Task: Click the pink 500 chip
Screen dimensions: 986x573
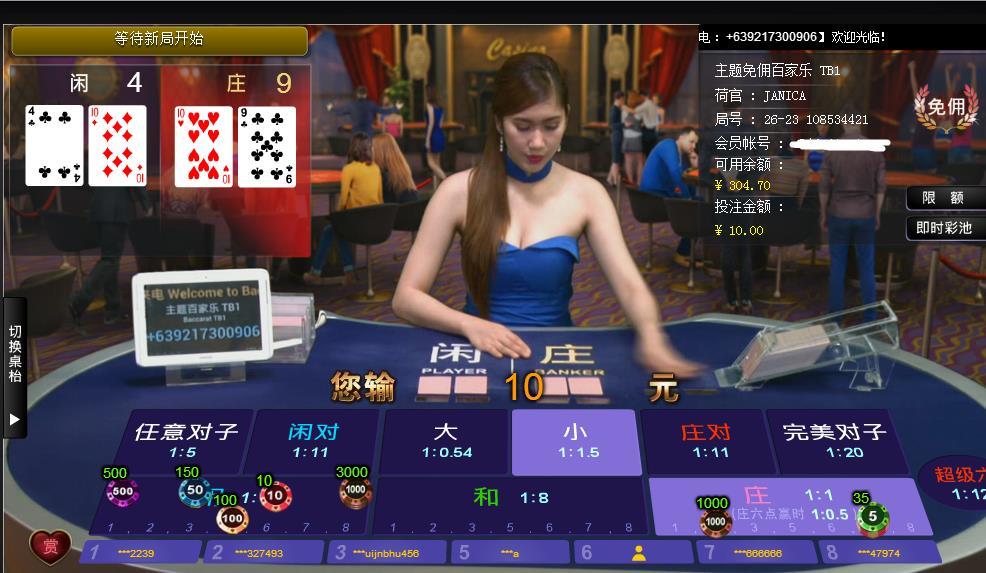Action: 122,491
